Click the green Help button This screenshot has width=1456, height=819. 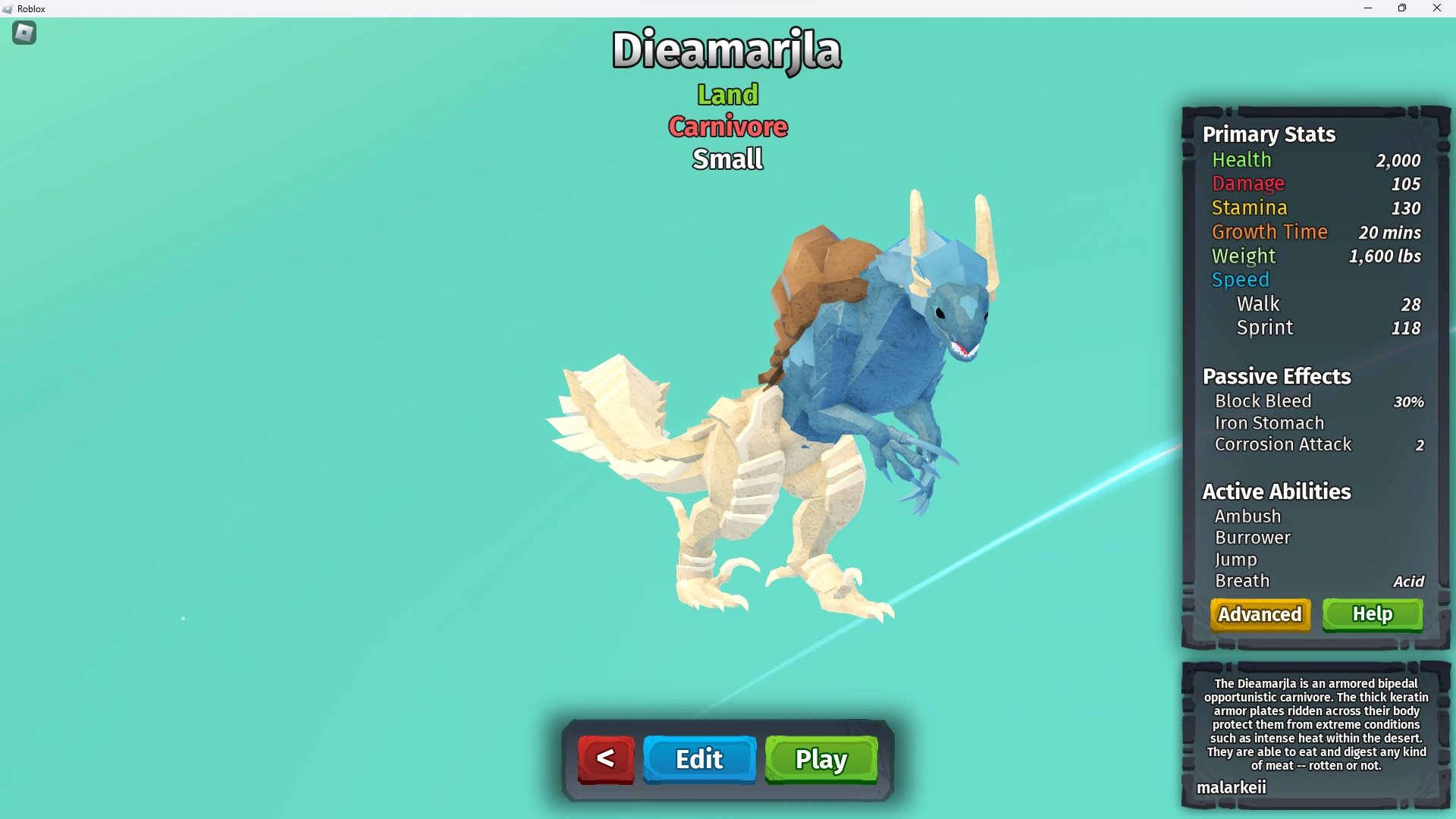point(1373,614)
